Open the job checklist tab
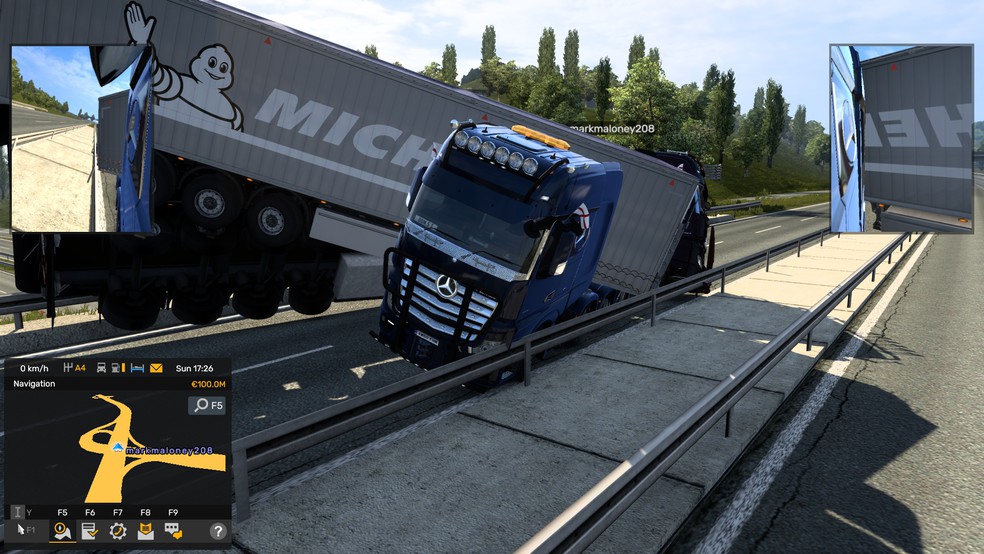This screenshot has width=984, height=554. [x=90, y=531]
